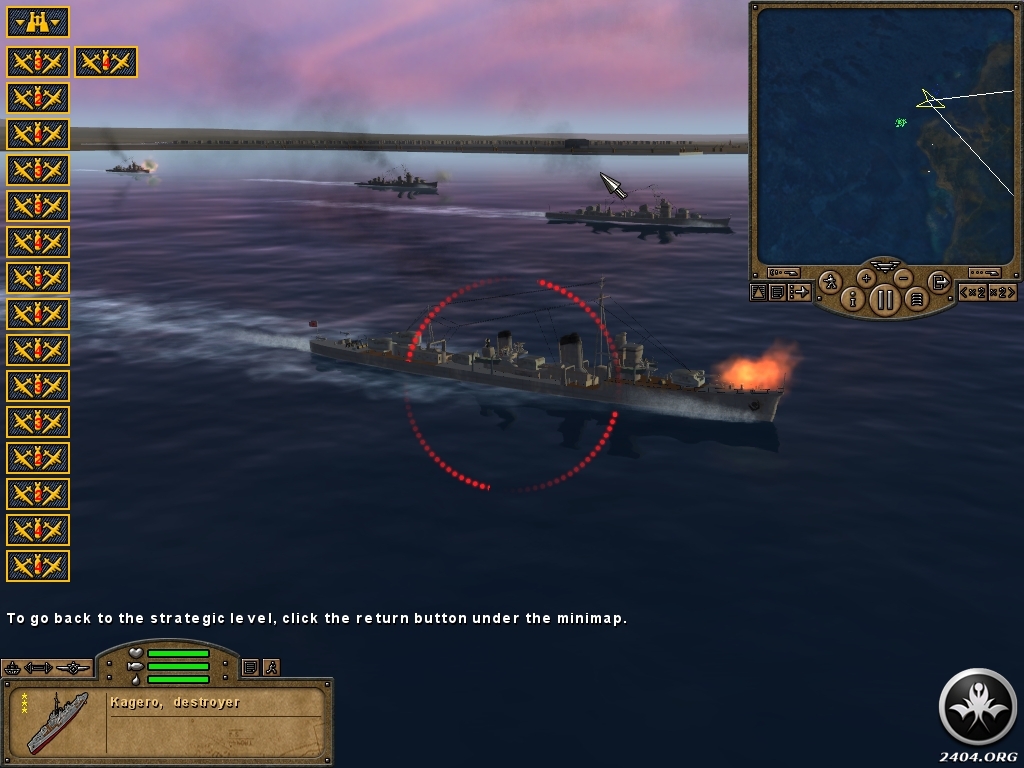Zoom out the minimap with minus button
1024x768 pixels.
(903, 277)
